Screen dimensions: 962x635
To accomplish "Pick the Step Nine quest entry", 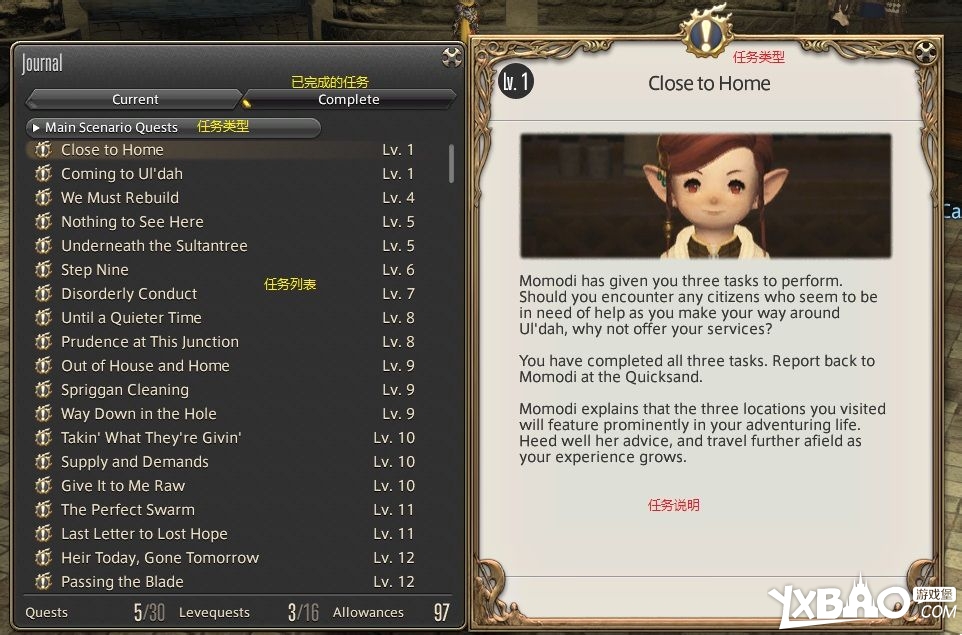I will tap(95, 270).
